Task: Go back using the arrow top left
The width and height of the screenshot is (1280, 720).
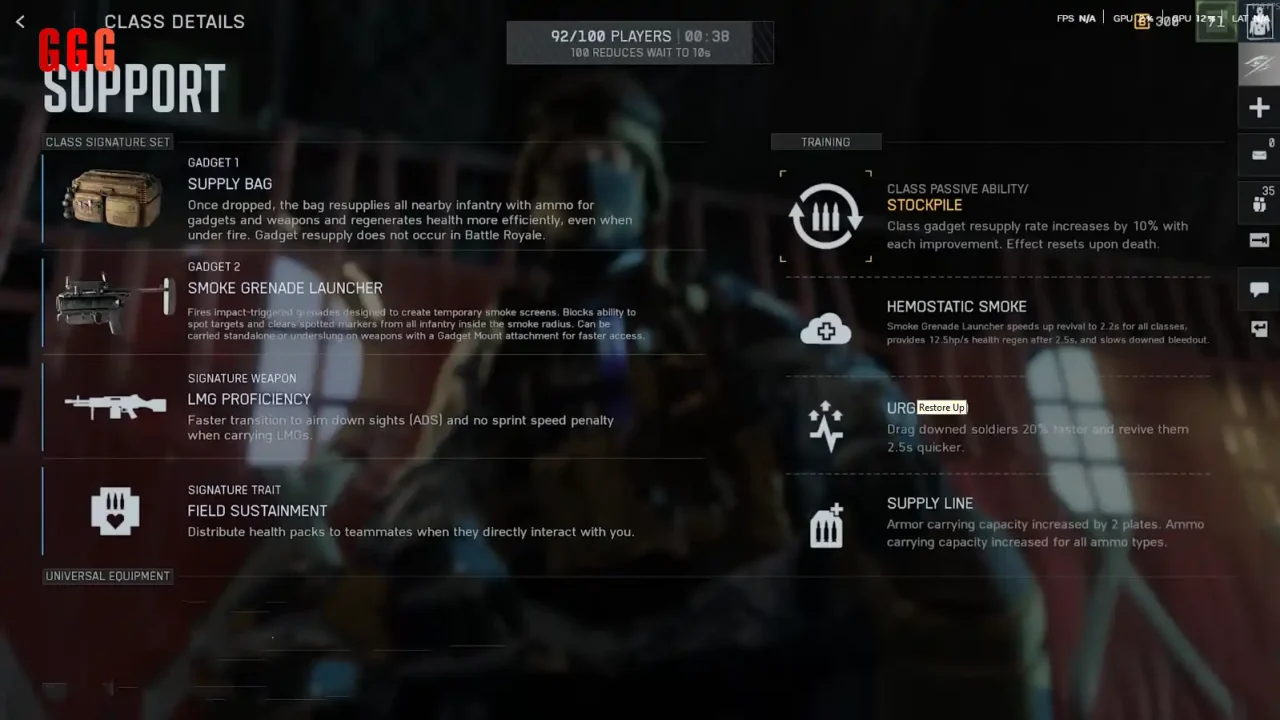Action: tap(20, 21)
